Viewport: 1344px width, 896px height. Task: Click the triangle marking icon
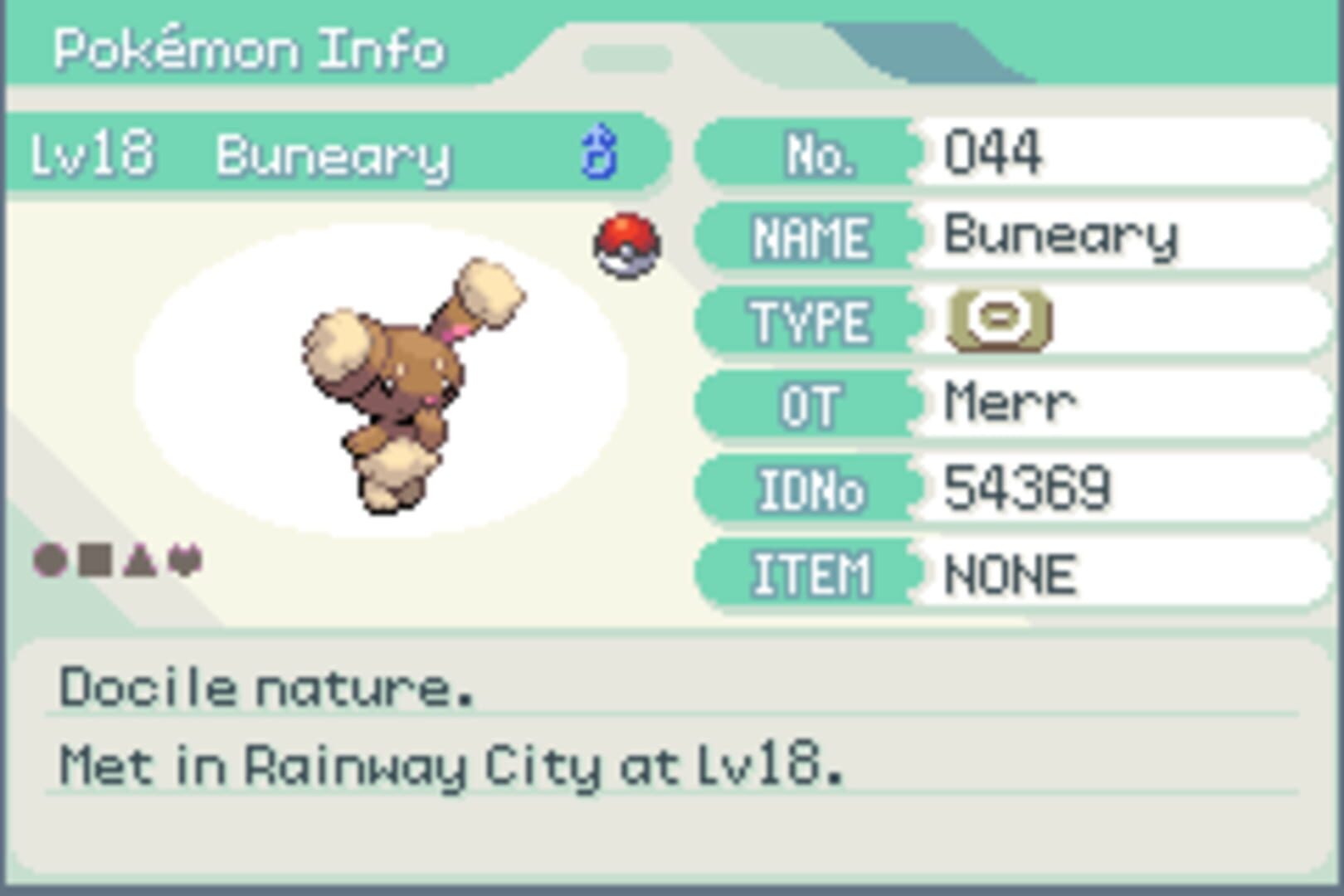tap(139, 559)
